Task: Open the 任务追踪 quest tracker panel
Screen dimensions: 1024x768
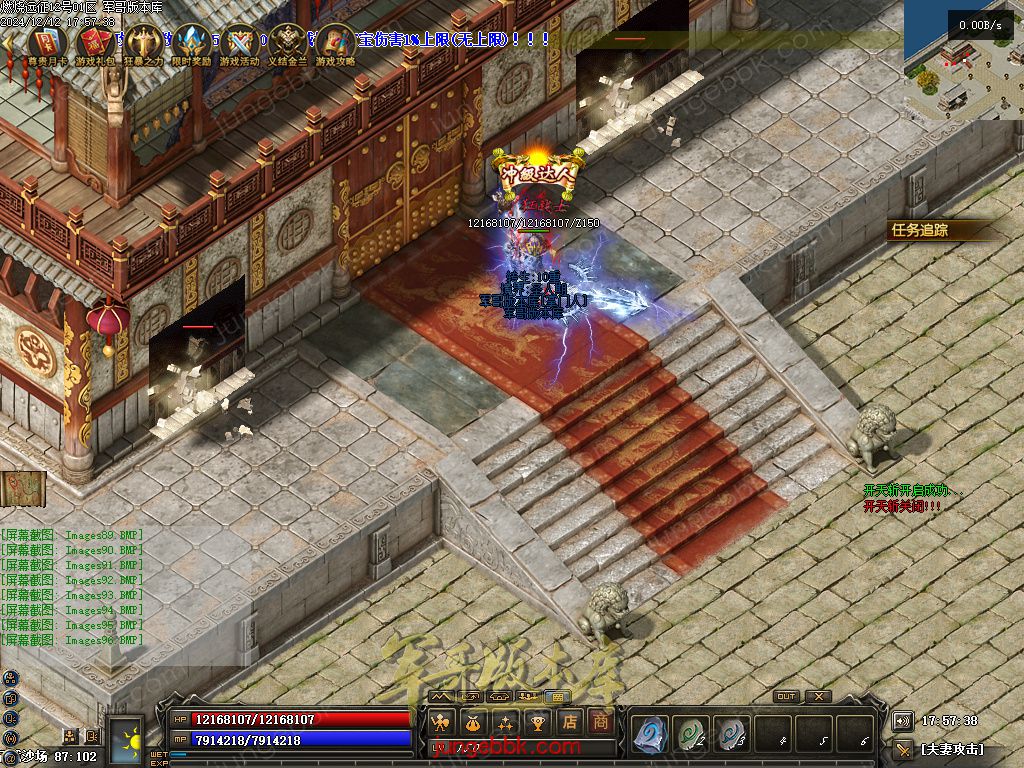Action: pyautogui.click(x=920, y=230)
